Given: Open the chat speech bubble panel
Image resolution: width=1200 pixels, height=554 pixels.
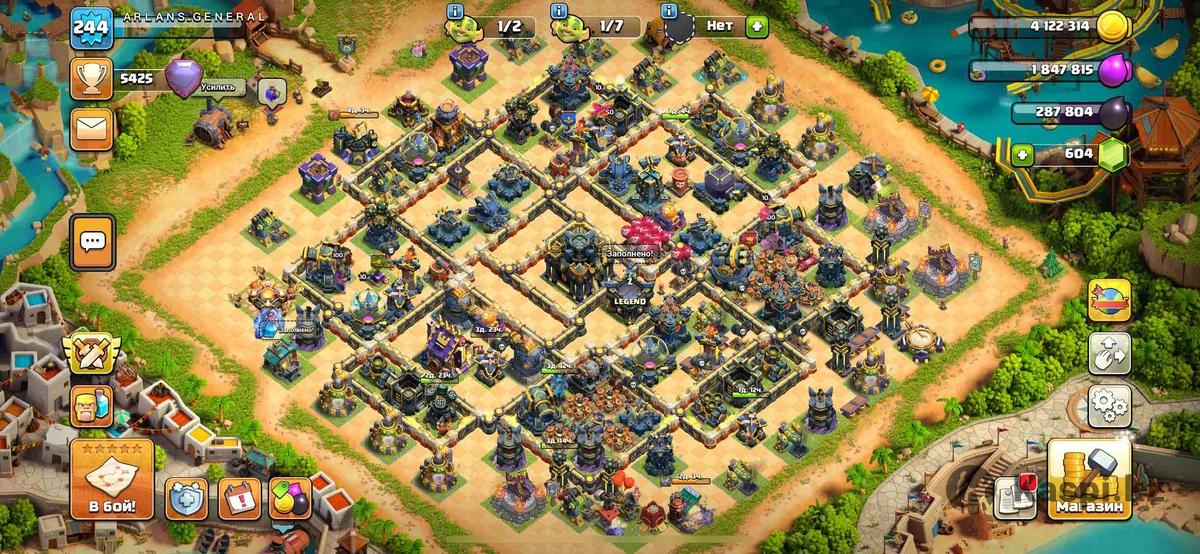Looking at the screenshot, I should [93, 241].
